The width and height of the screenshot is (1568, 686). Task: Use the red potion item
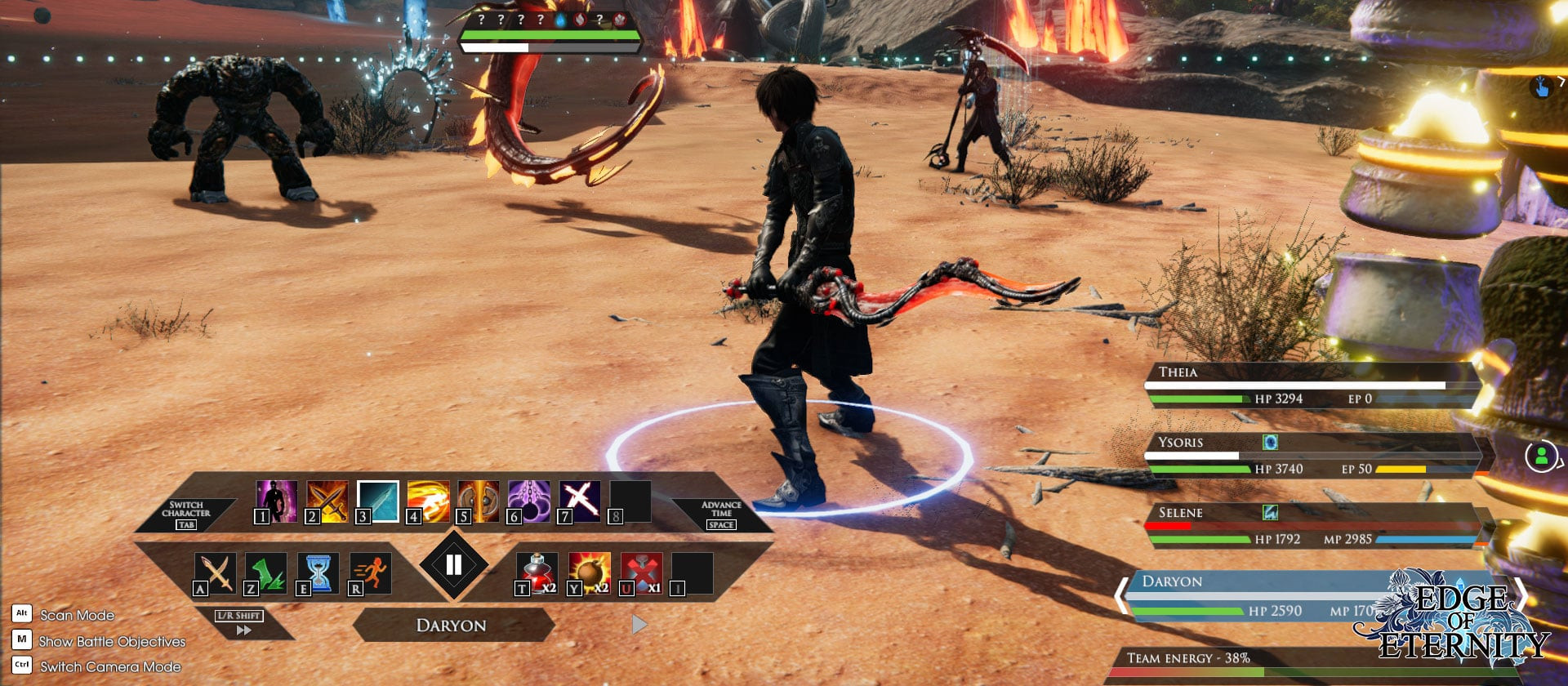coord(537,572)
